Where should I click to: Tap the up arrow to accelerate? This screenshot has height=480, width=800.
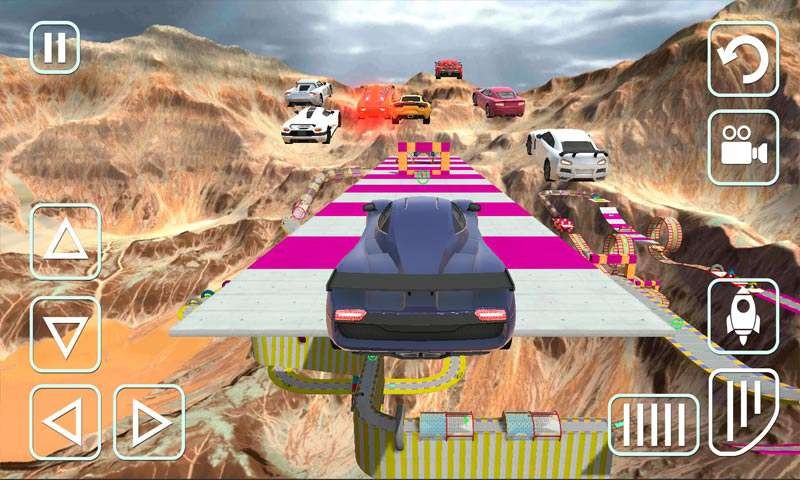[x=66, y=241]
